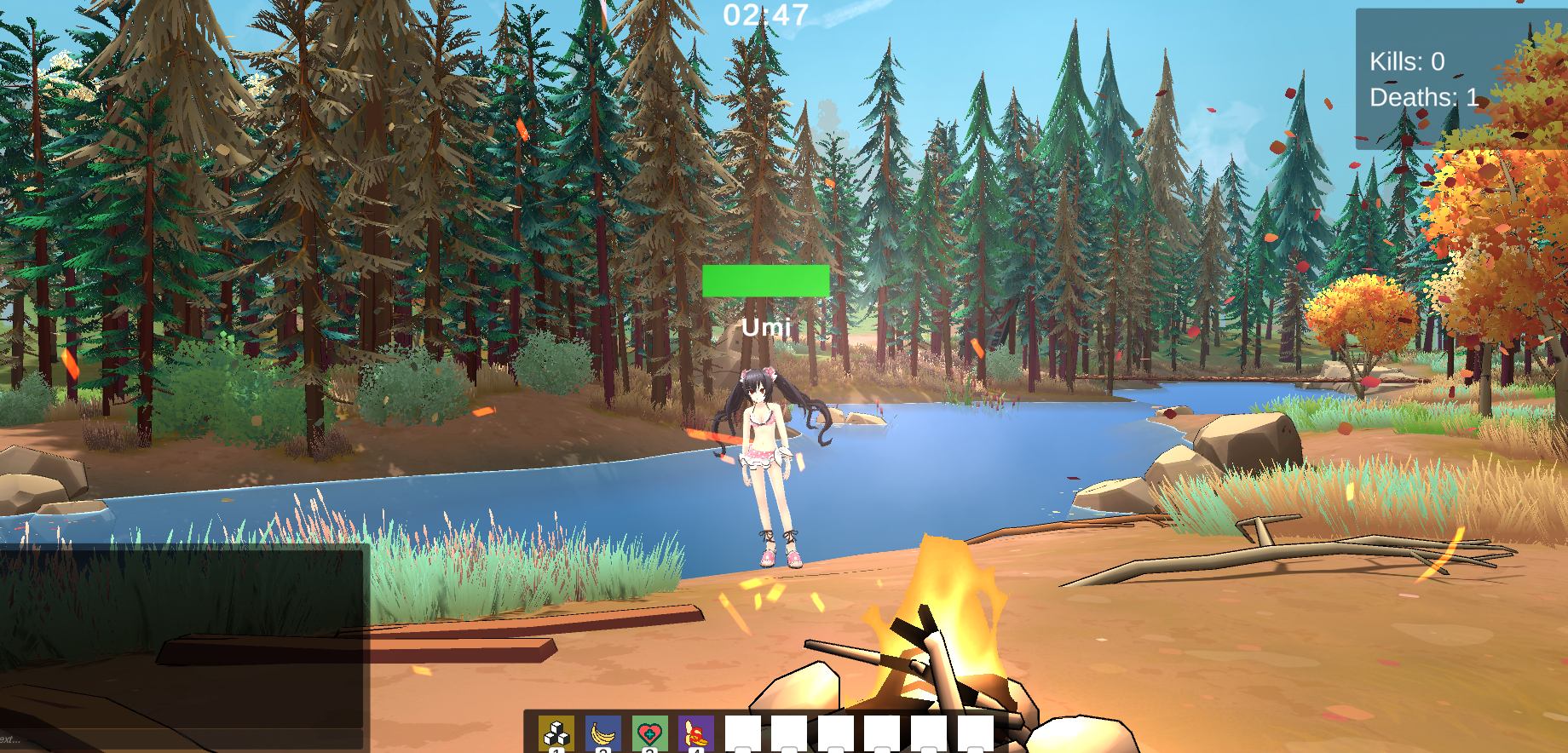1568x753 pixels.
Task: Activate the heart healing item slot
Action: click(x=649, y=733)
